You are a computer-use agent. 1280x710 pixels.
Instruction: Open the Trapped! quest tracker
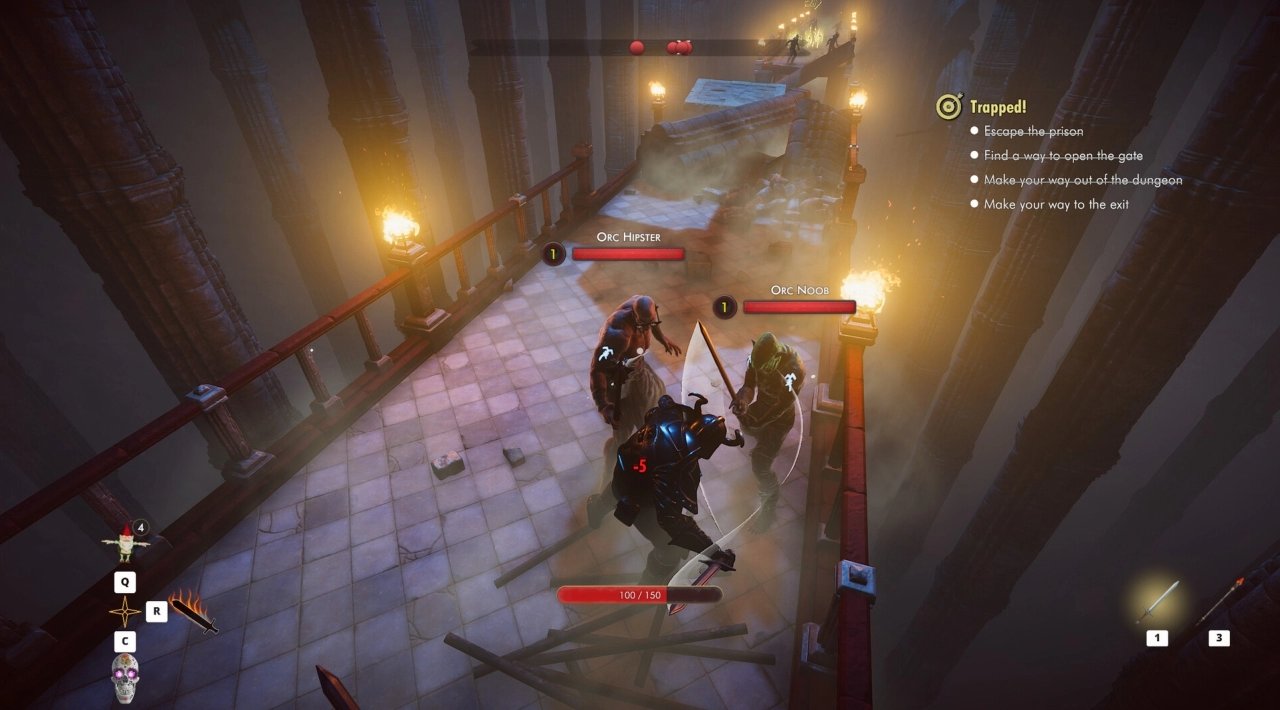tap(997, 107)
